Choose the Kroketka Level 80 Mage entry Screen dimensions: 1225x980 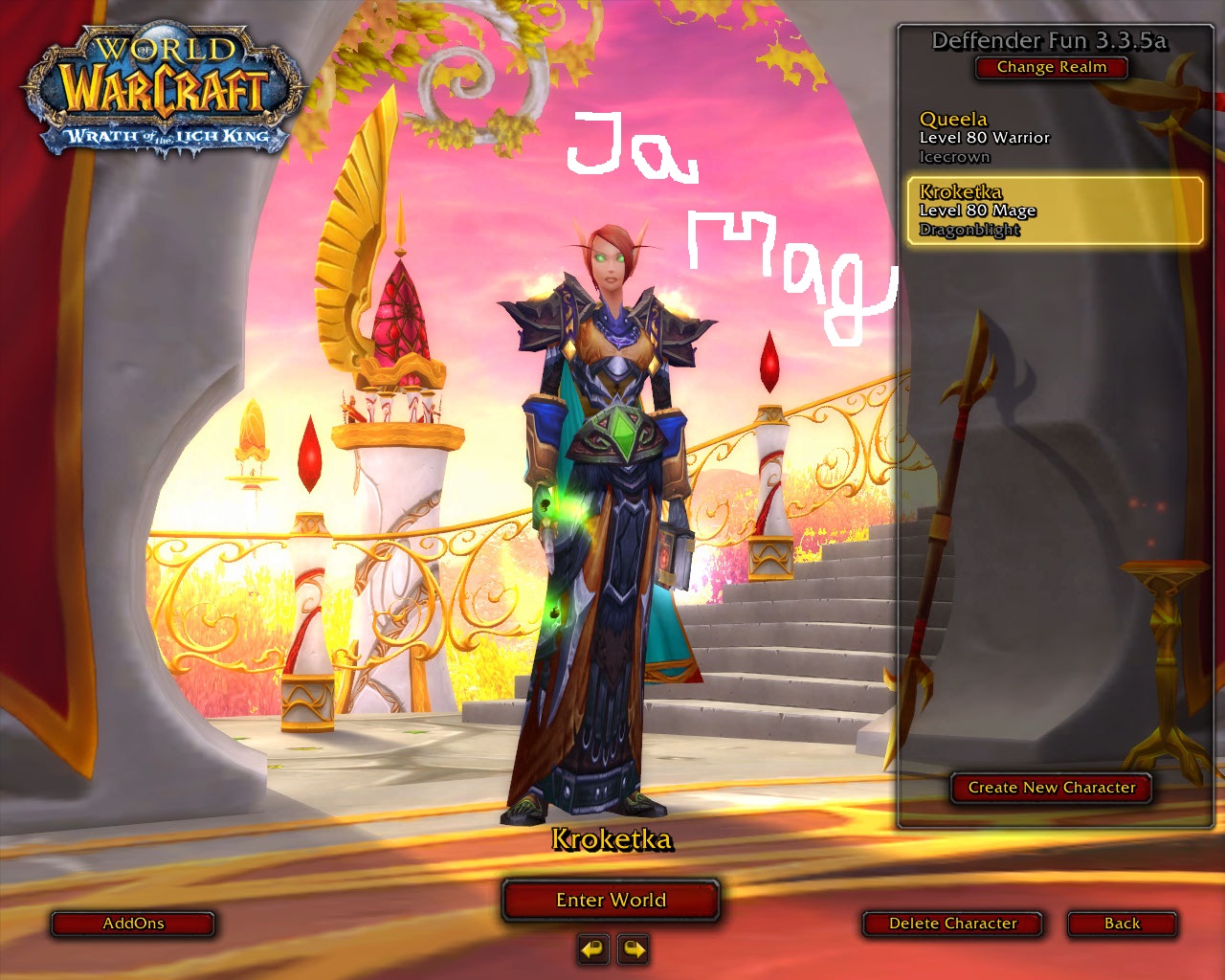pos(1055,211)
